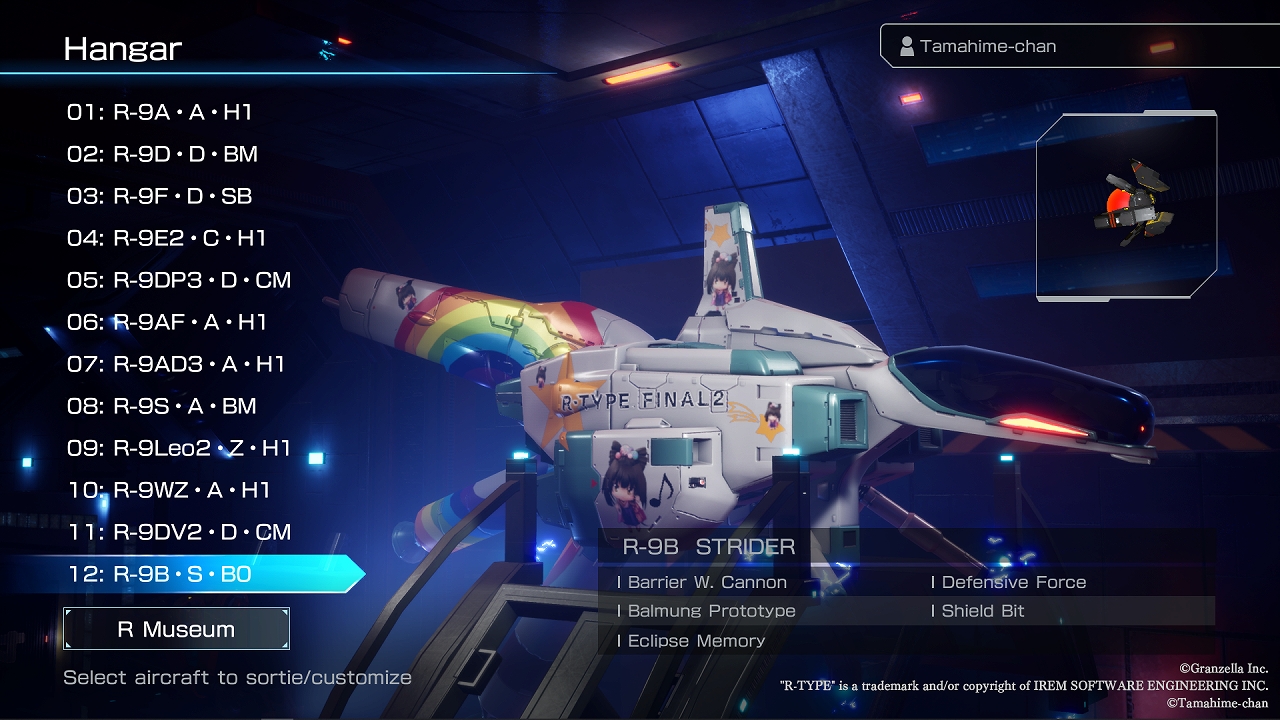This screenshot has height=720, width=1280.
Task: Select the R-9AF aircraft row
Action: 167,322
